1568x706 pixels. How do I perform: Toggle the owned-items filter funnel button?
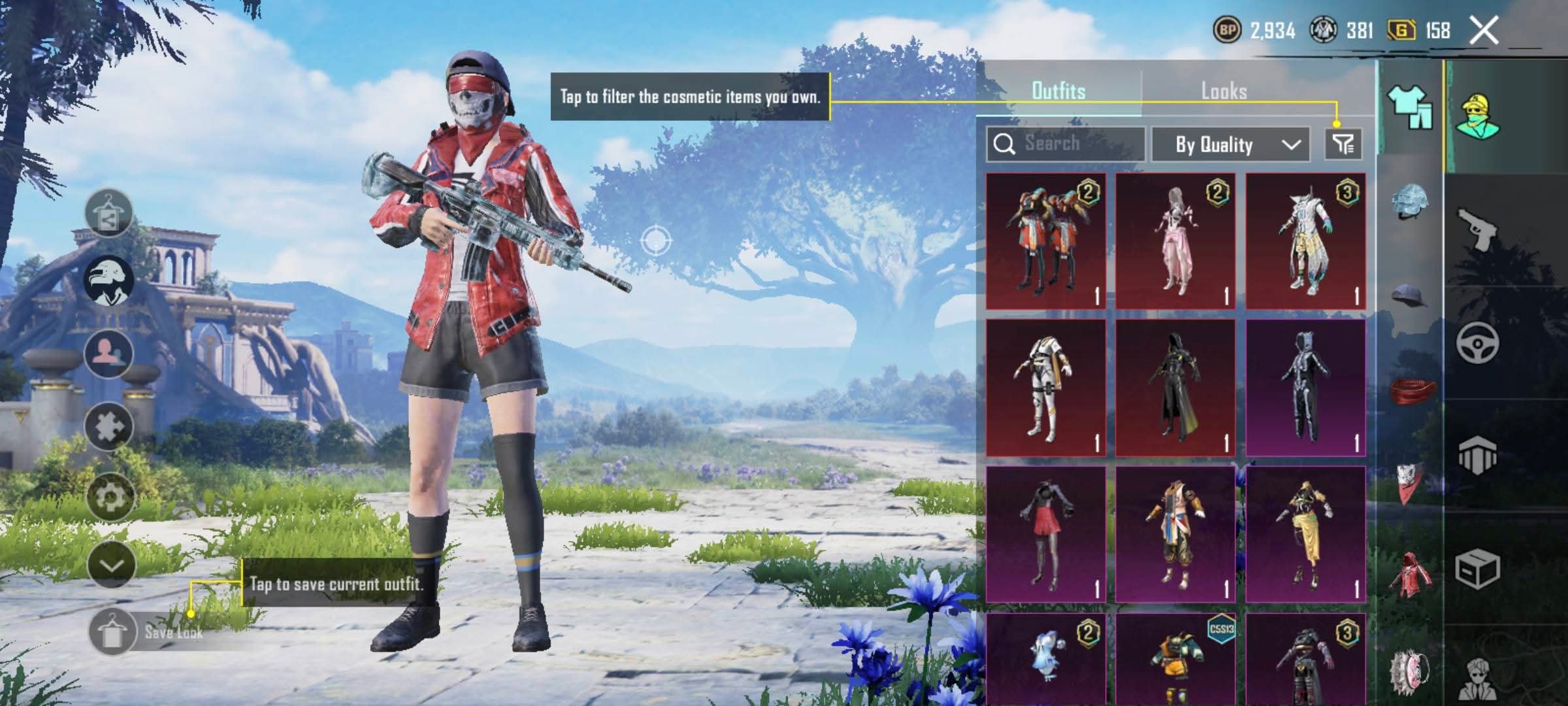1343,144
